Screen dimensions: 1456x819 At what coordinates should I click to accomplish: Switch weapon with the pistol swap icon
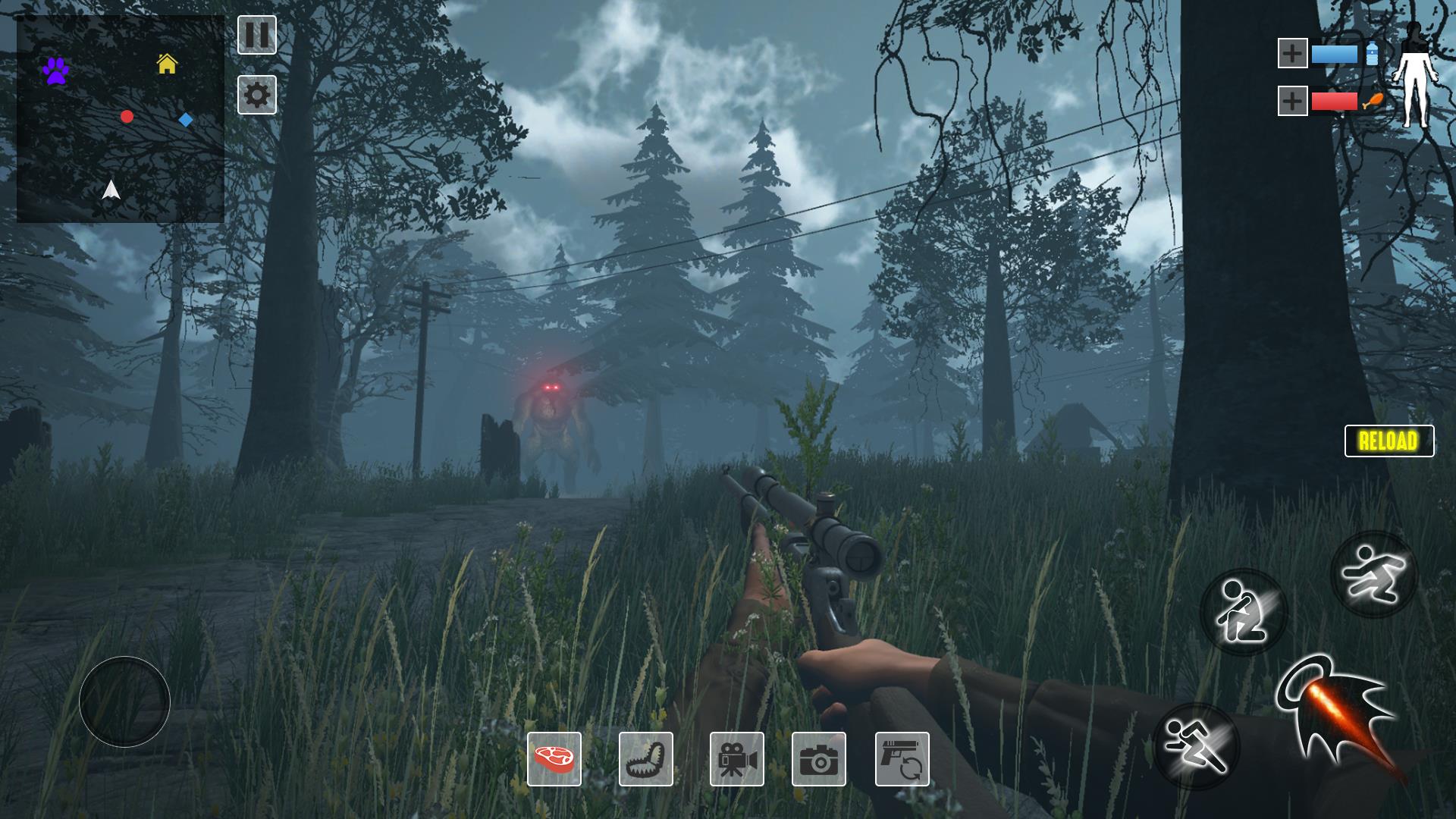(902, 758)
